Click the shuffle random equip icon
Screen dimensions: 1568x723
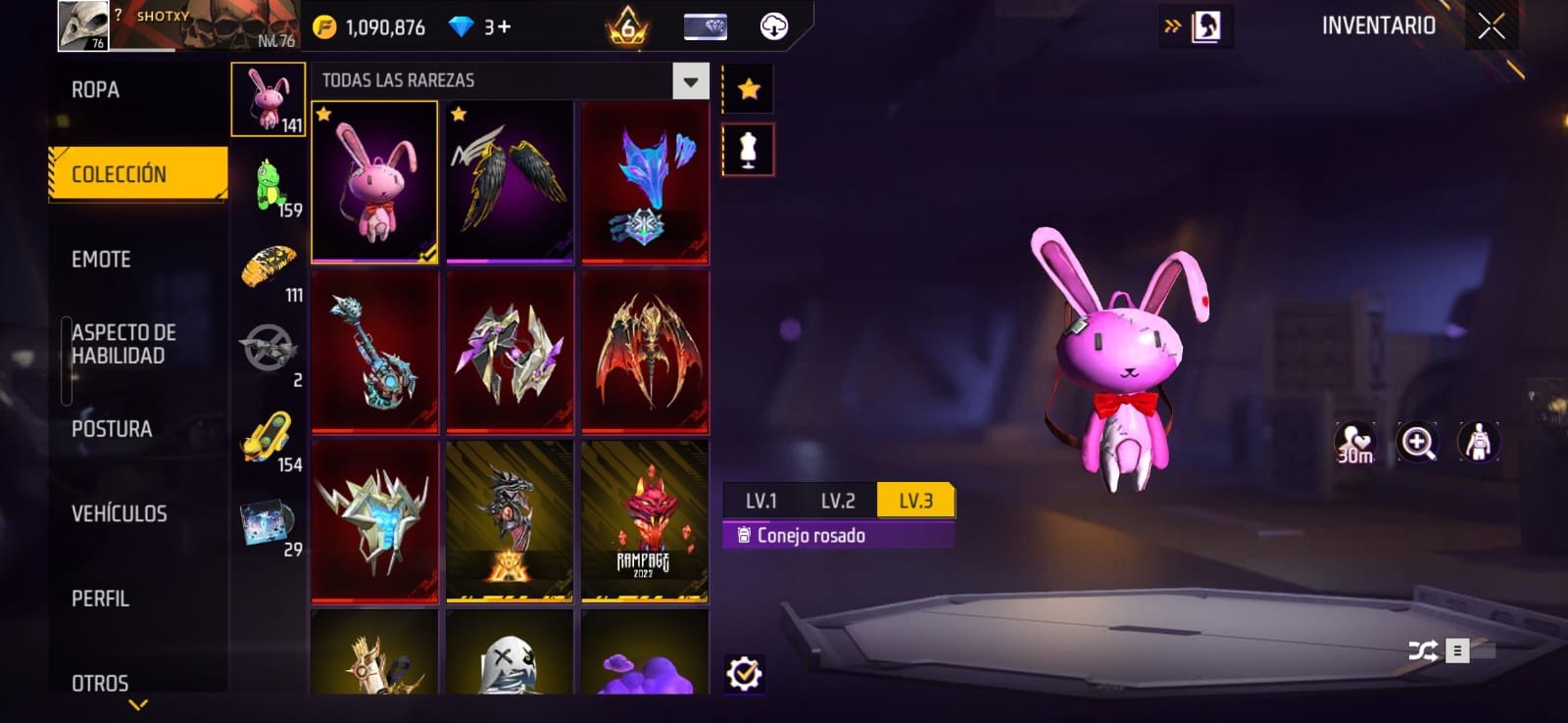tap(1423, 651)
